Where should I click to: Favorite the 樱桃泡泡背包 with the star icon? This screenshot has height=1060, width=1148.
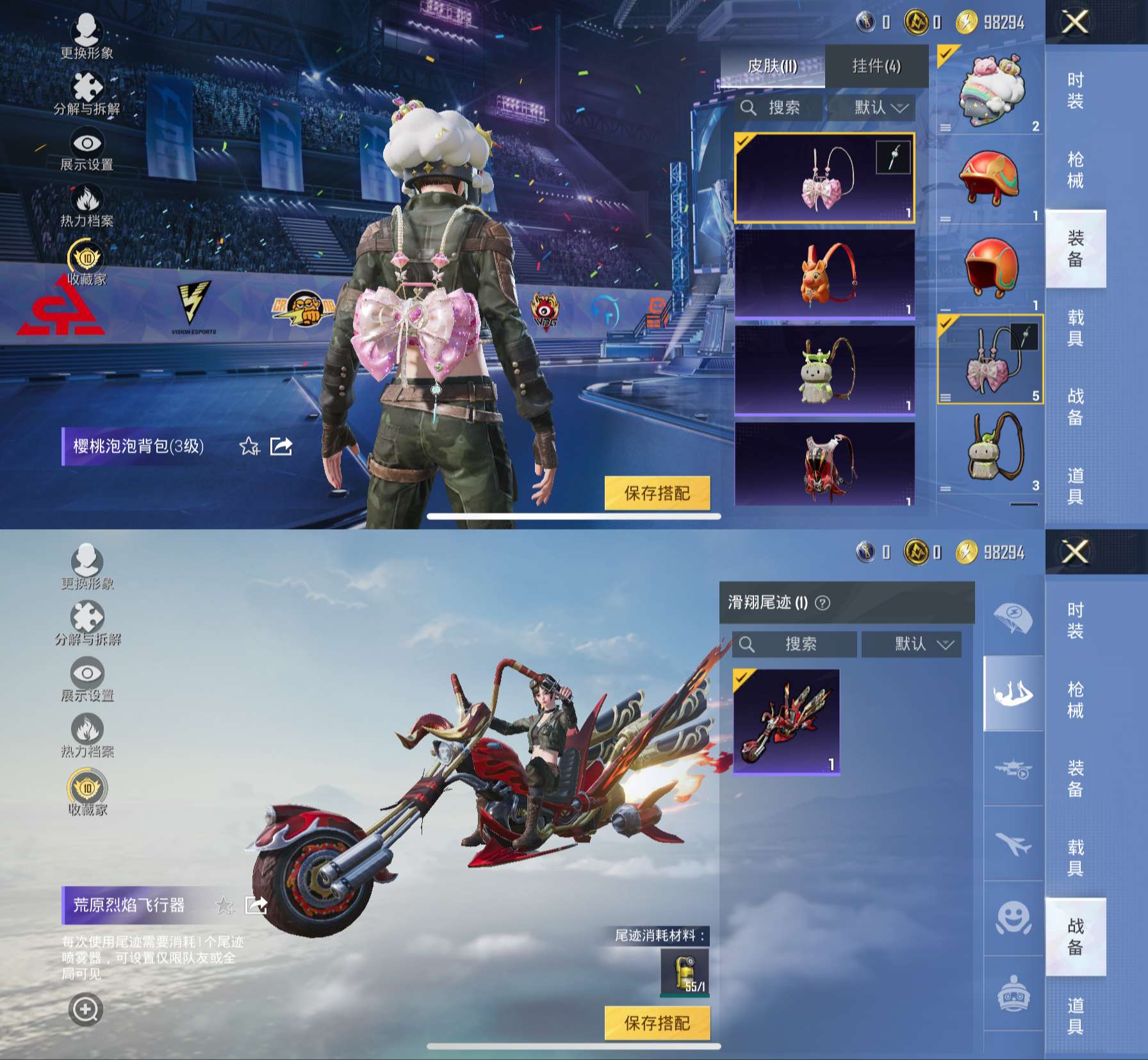point(249,446)
